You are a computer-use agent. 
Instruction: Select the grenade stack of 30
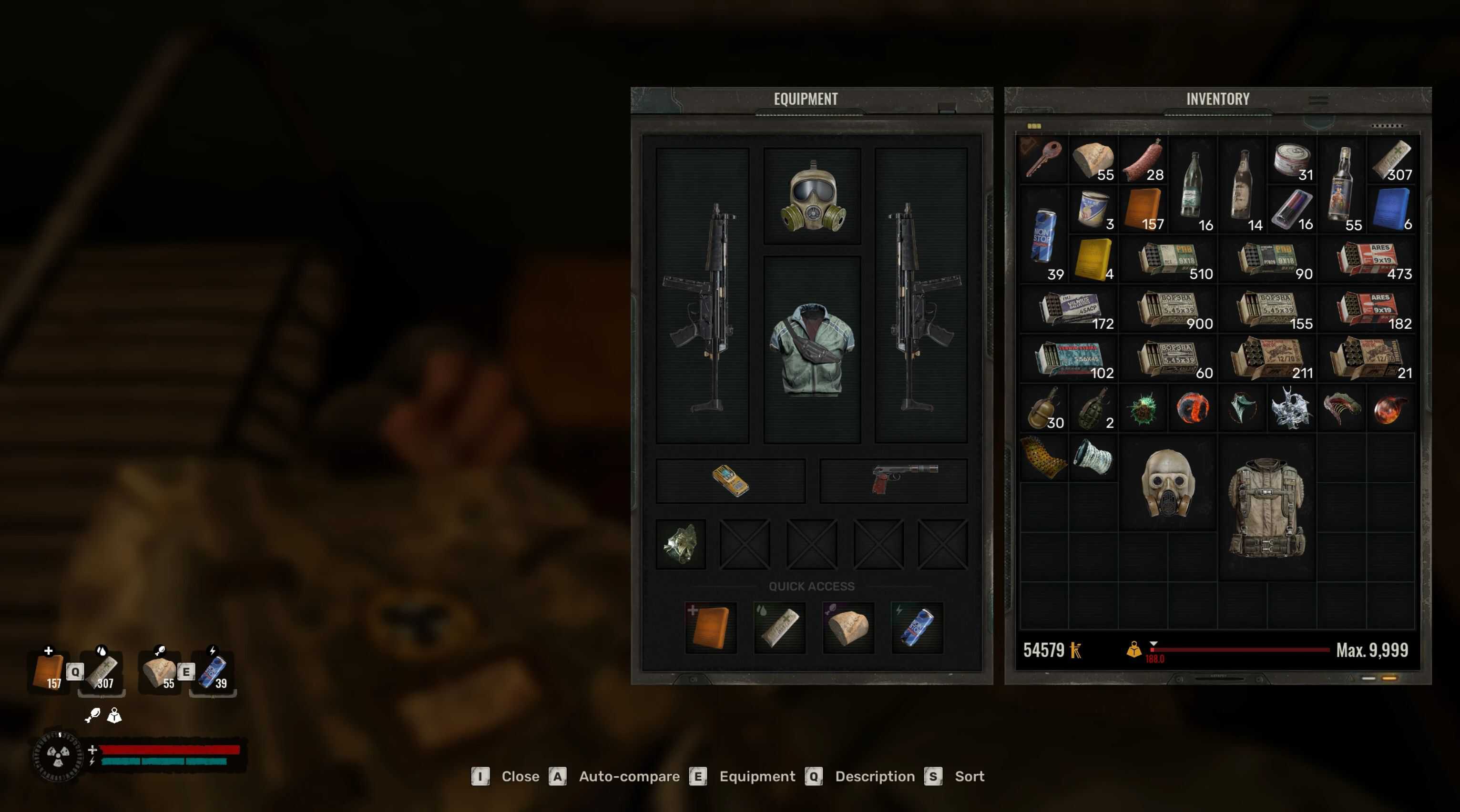tap(1044, 408)
